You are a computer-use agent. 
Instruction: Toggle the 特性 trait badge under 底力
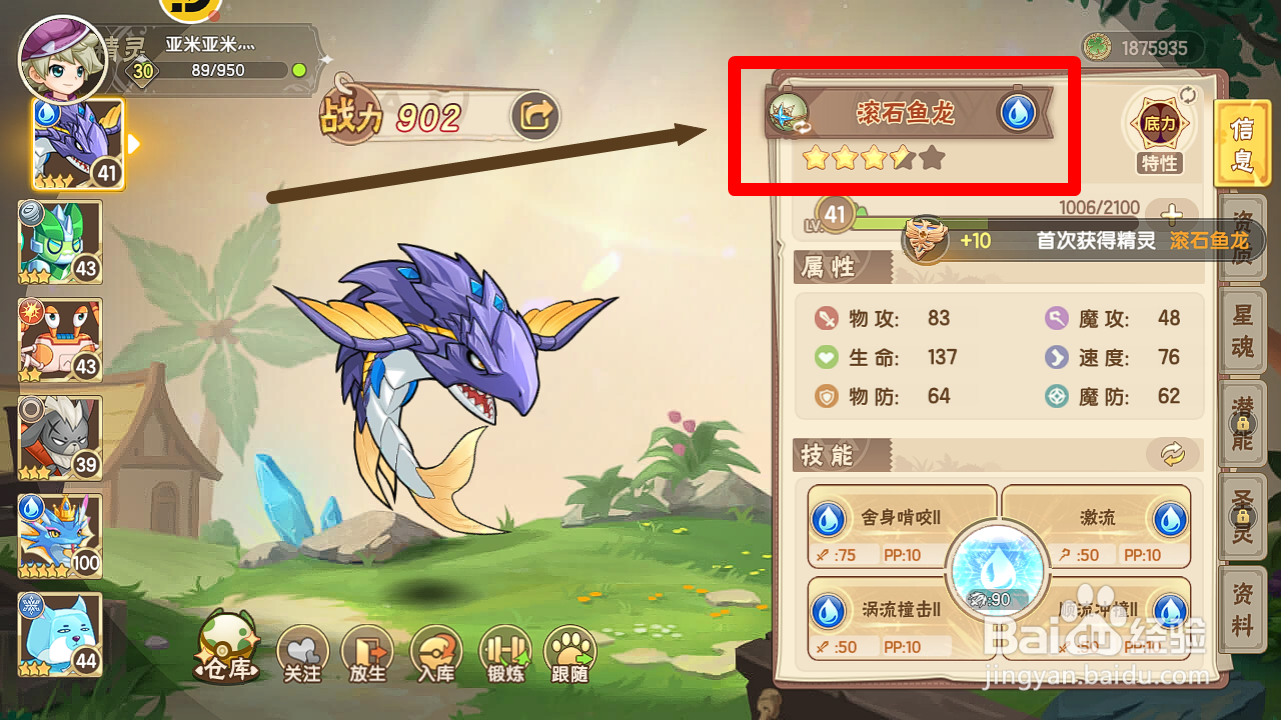pos(1159,164)
